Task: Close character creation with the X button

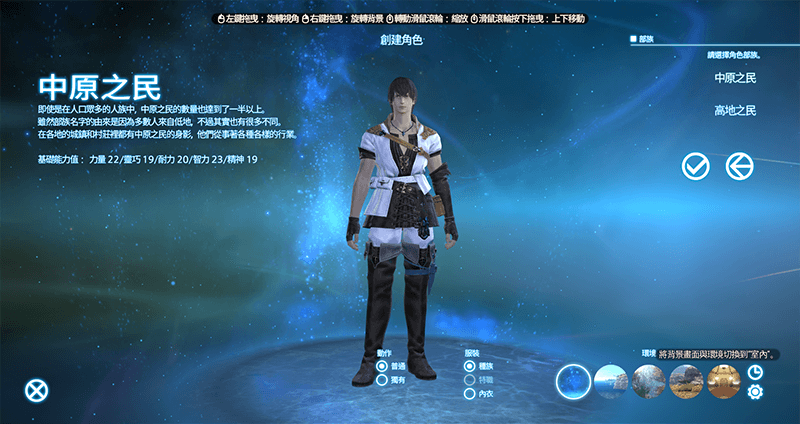Action: [x=37, y=390]
